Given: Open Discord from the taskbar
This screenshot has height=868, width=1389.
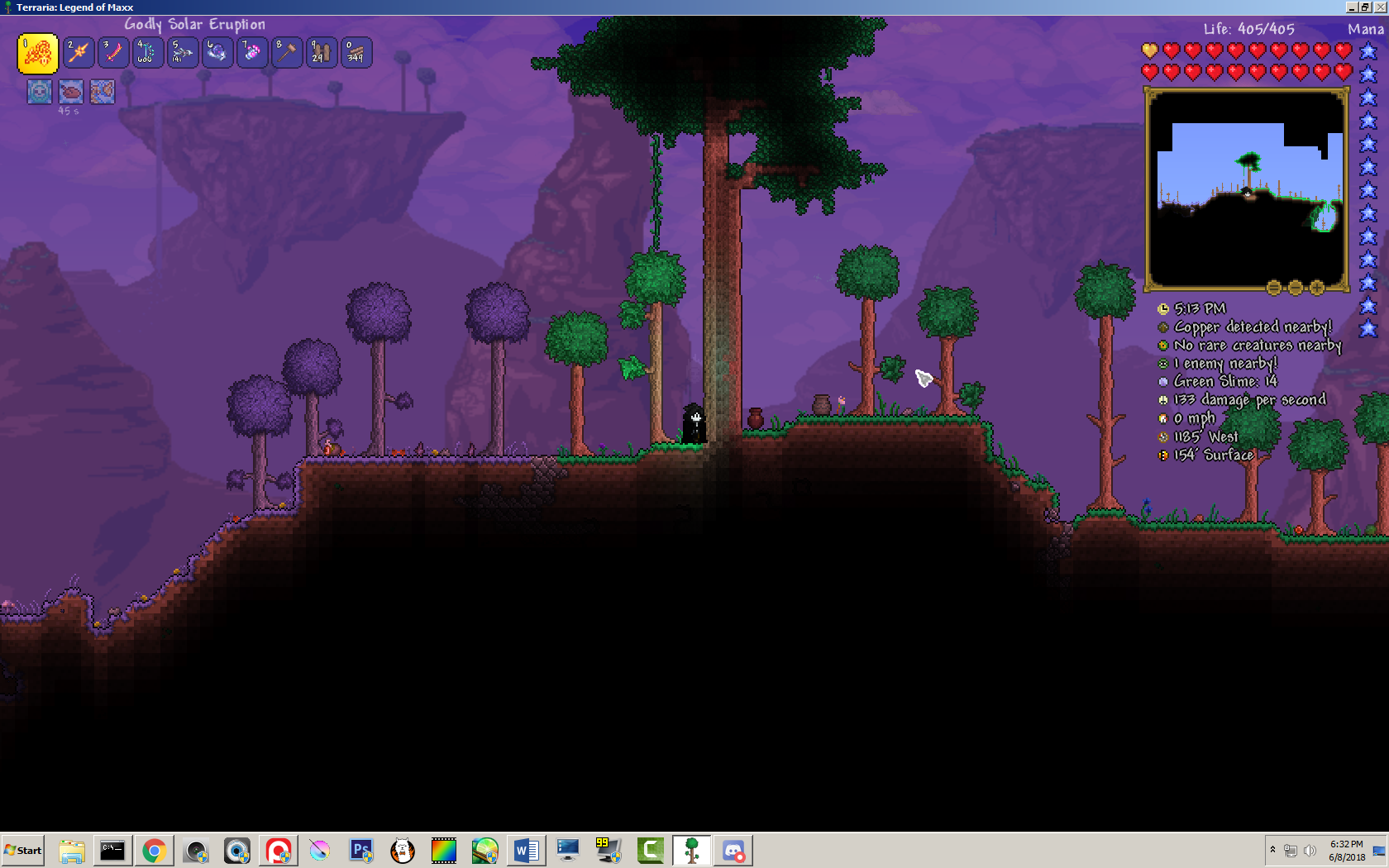Looking at the screenshot, I should (x=734, y=850).
